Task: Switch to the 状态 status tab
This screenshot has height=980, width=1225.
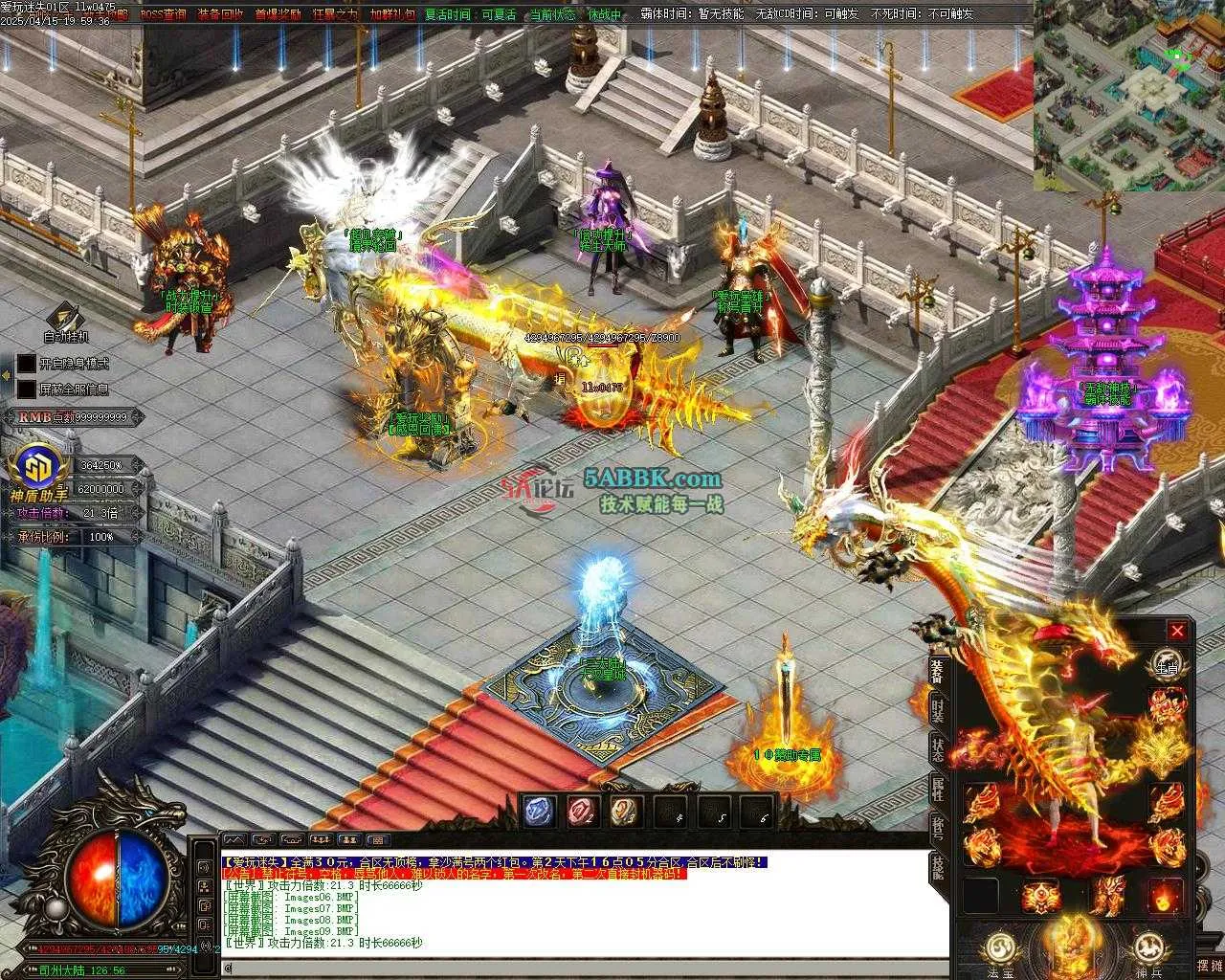Action: click(938, 749)
